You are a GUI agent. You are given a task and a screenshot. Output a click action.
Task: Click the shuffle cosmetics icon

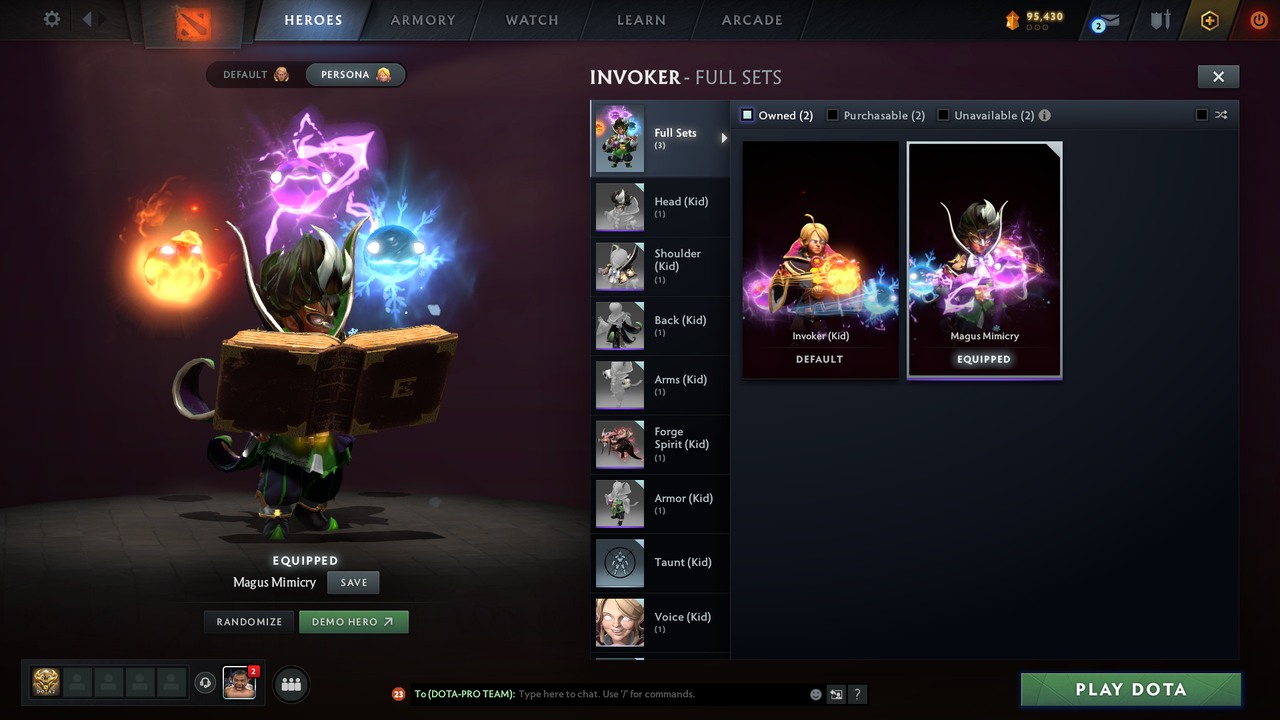(x=1220, y=115)
